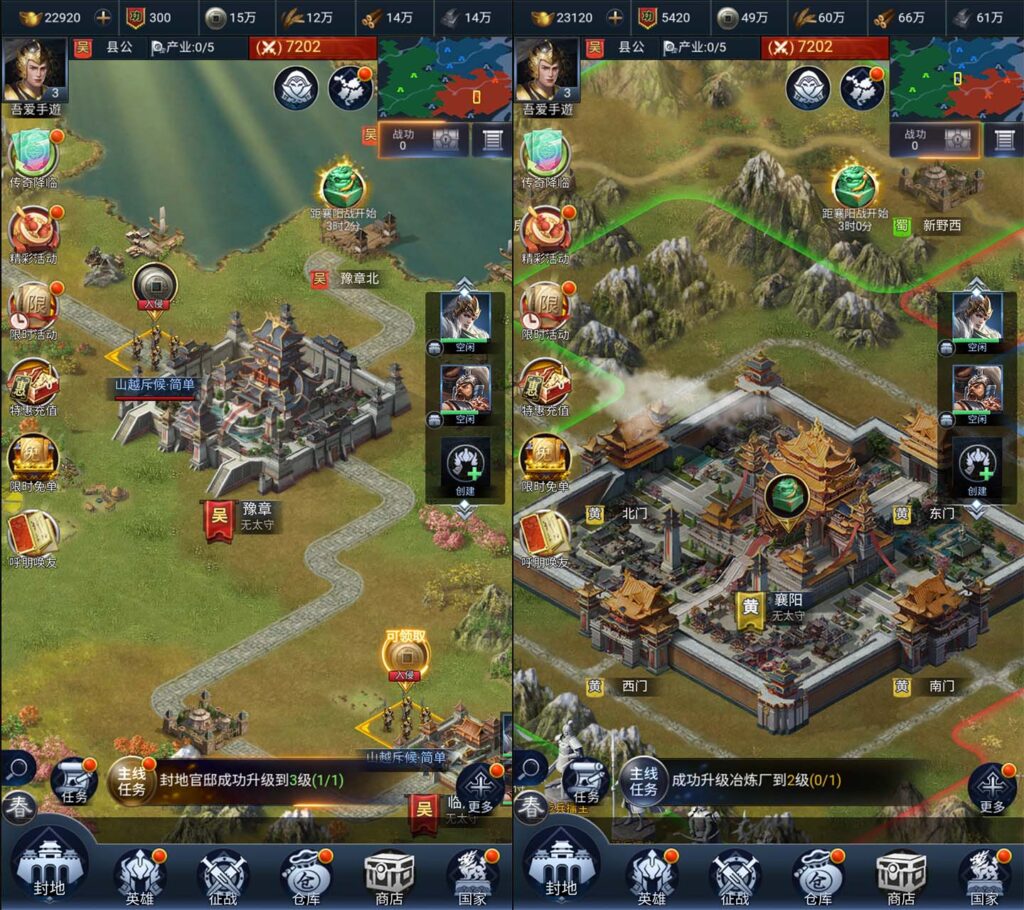Open 仓库 warehouse on the 襄阳 screen
Screen dimensions: 1024x910
pyautogui.click(x=817, y=874)
